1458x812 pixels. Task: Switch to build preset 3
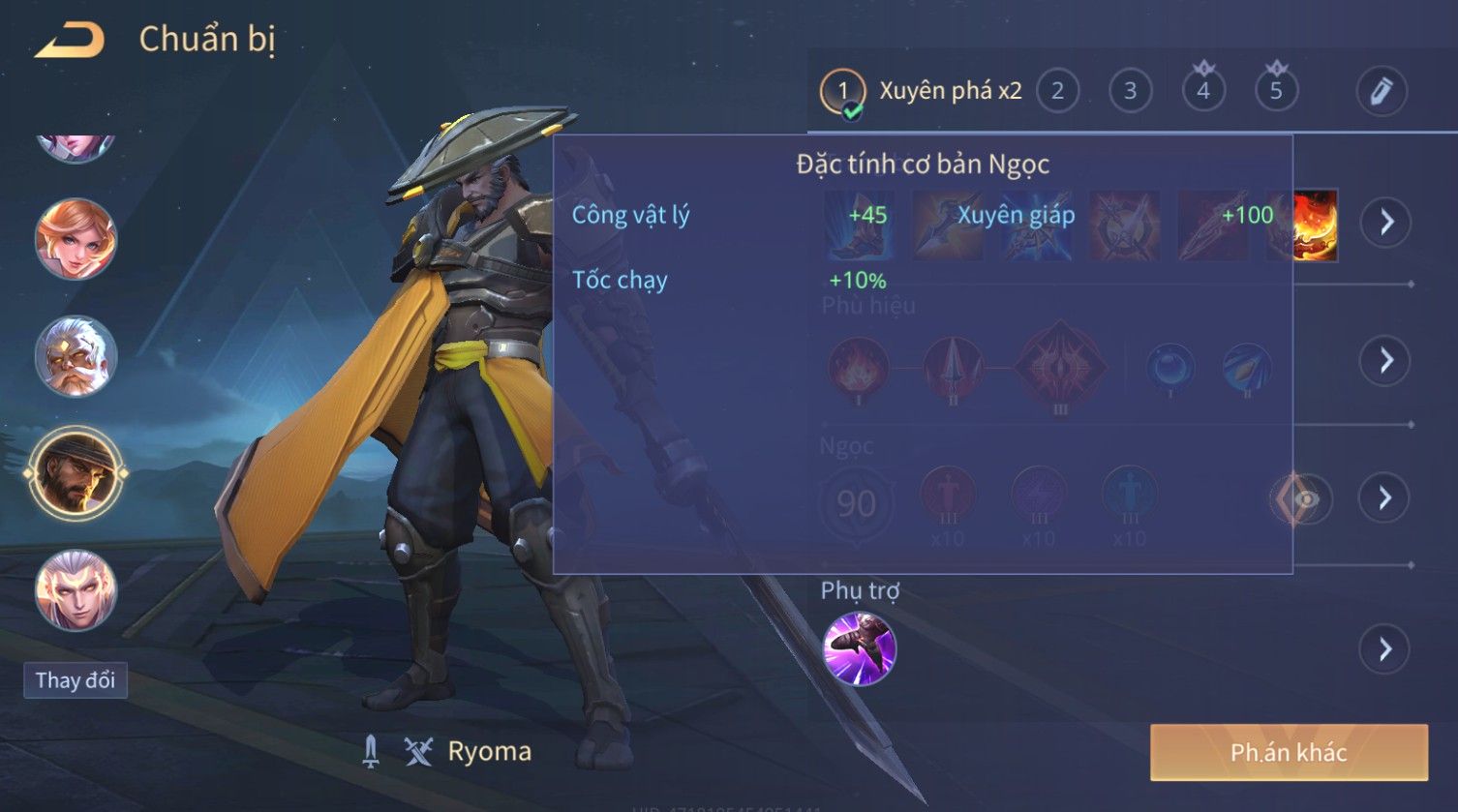coord(1130,92)
